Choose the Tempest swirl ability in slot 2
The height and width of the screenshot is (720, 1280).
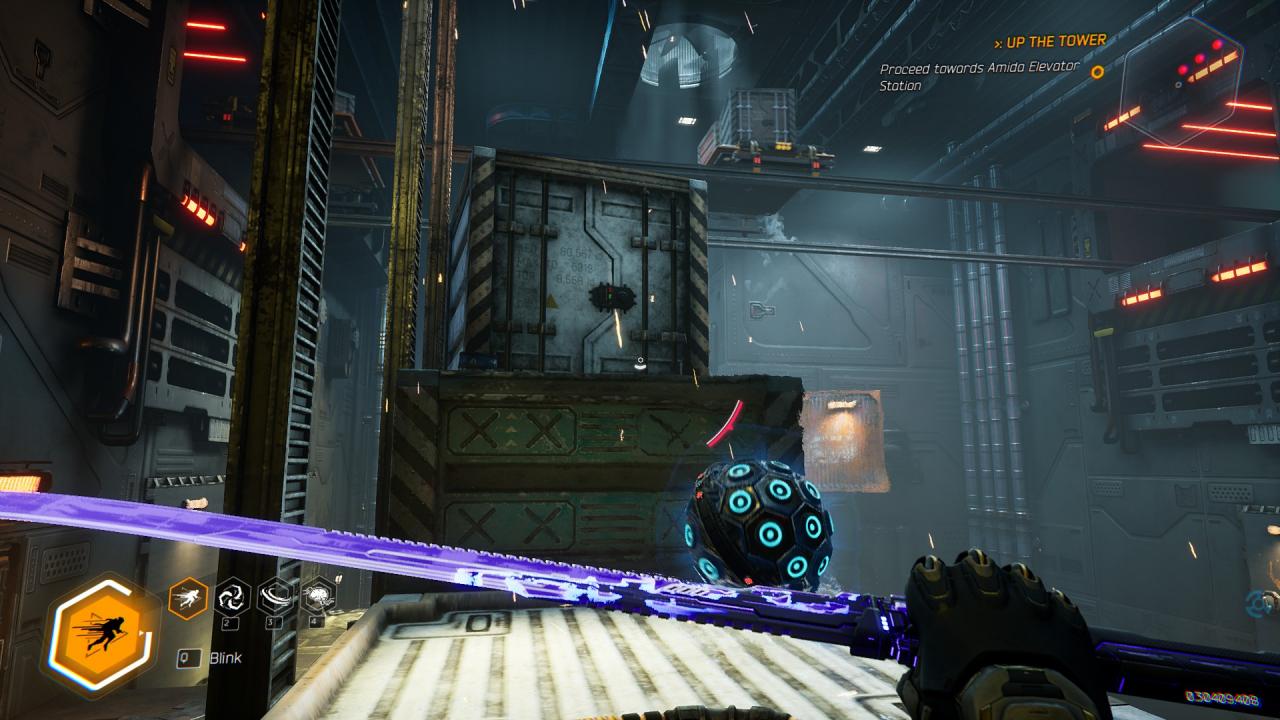coord(233,597)
